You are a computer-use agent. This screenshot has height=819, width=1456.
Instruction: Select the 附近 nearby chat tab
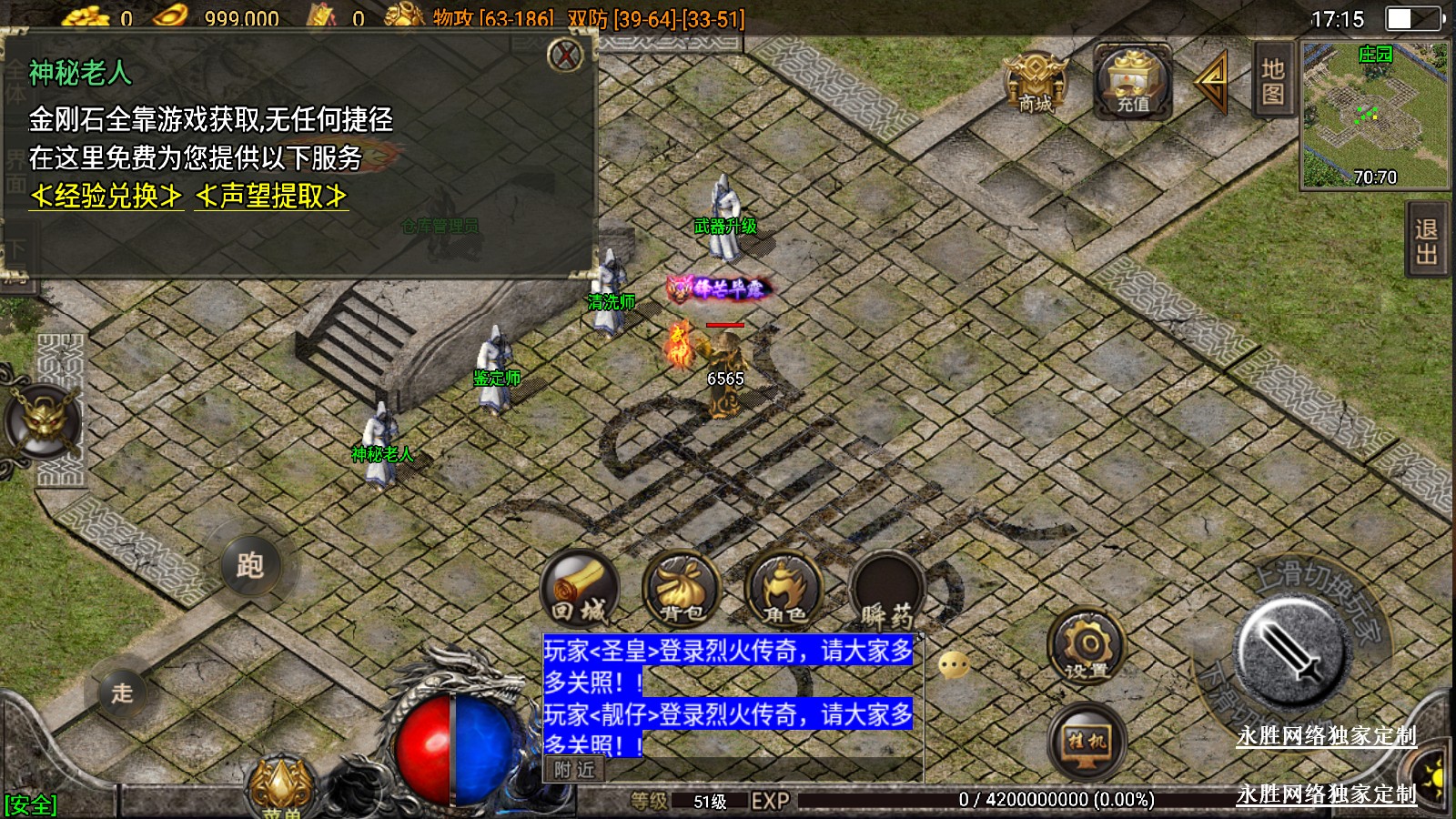[574, 770]
